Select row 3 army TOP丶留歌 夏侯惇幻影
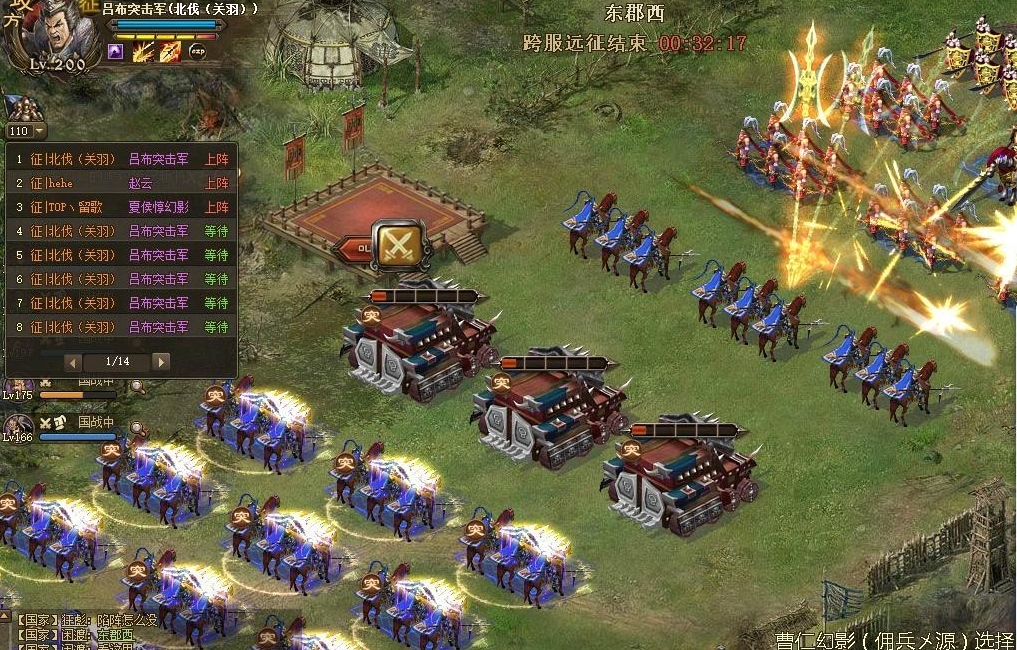This screenshot has height=650, width=1017. 121,207
